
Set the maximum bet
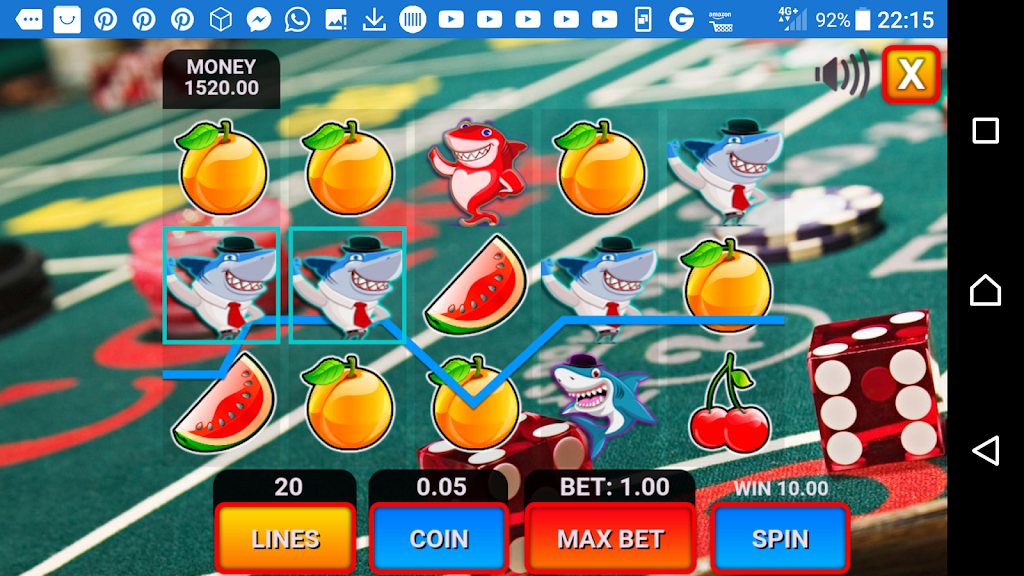610,539
